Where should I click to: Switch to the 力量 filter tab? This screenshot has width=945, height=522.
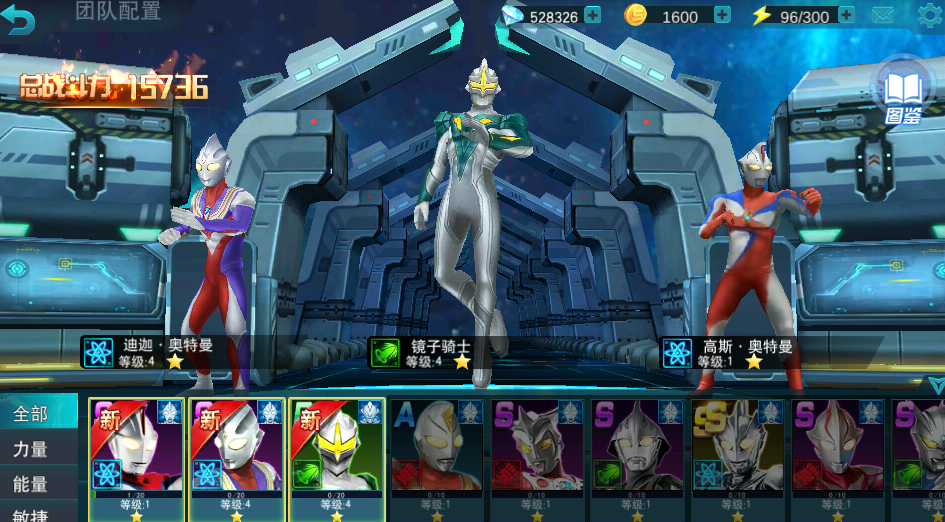32,449
